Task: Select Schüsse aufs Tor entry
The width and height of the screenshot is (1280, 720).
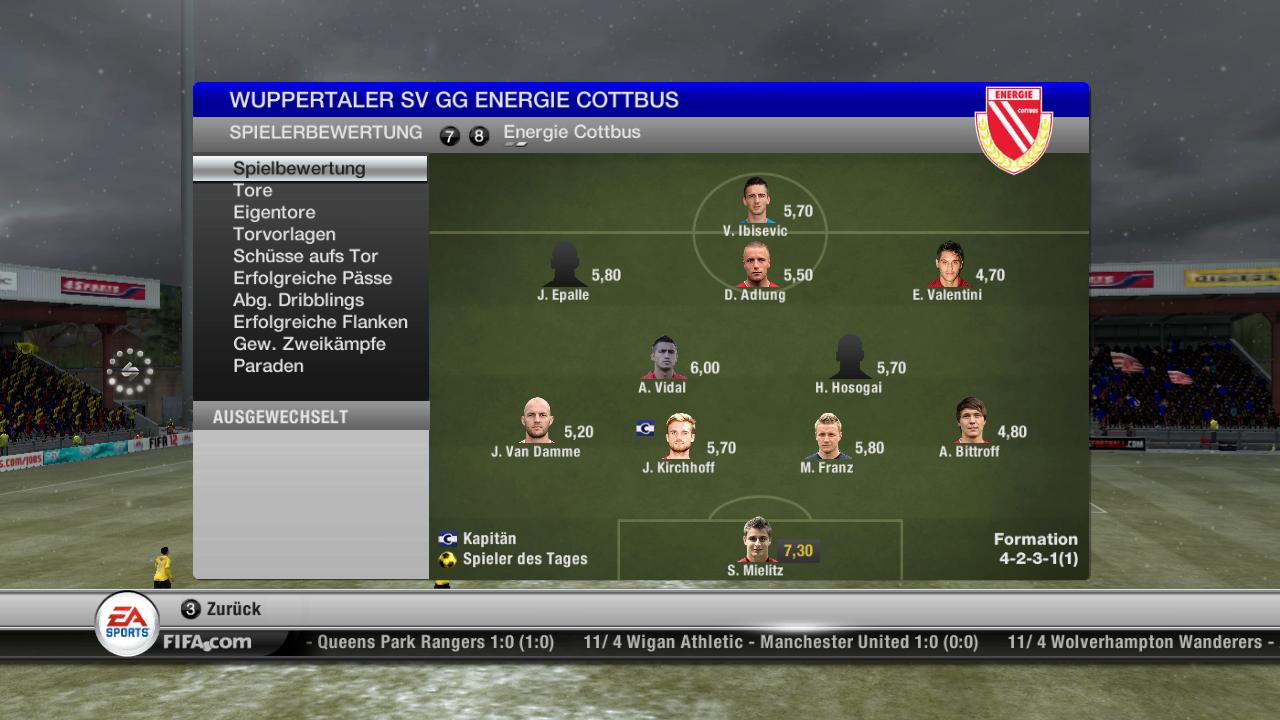Action: coord(305,256)
